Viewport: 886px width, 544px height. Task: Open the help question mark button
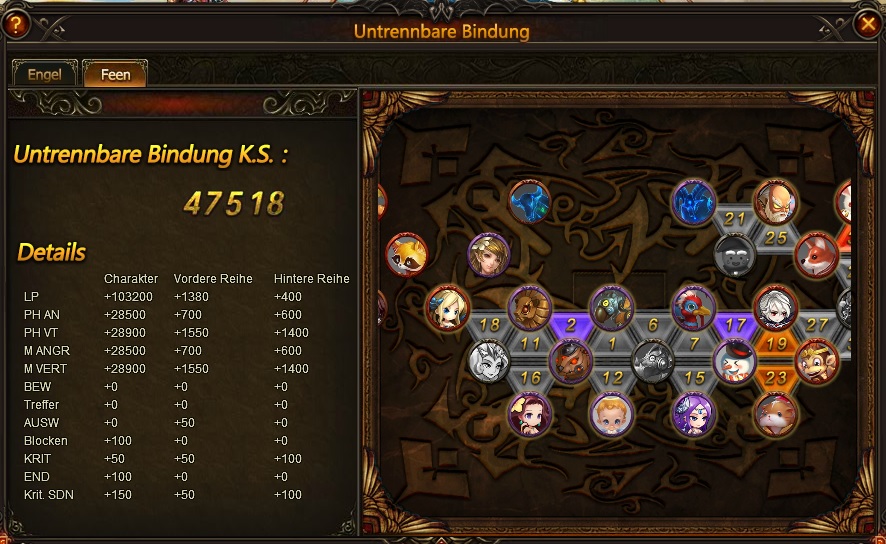(16, 24)
